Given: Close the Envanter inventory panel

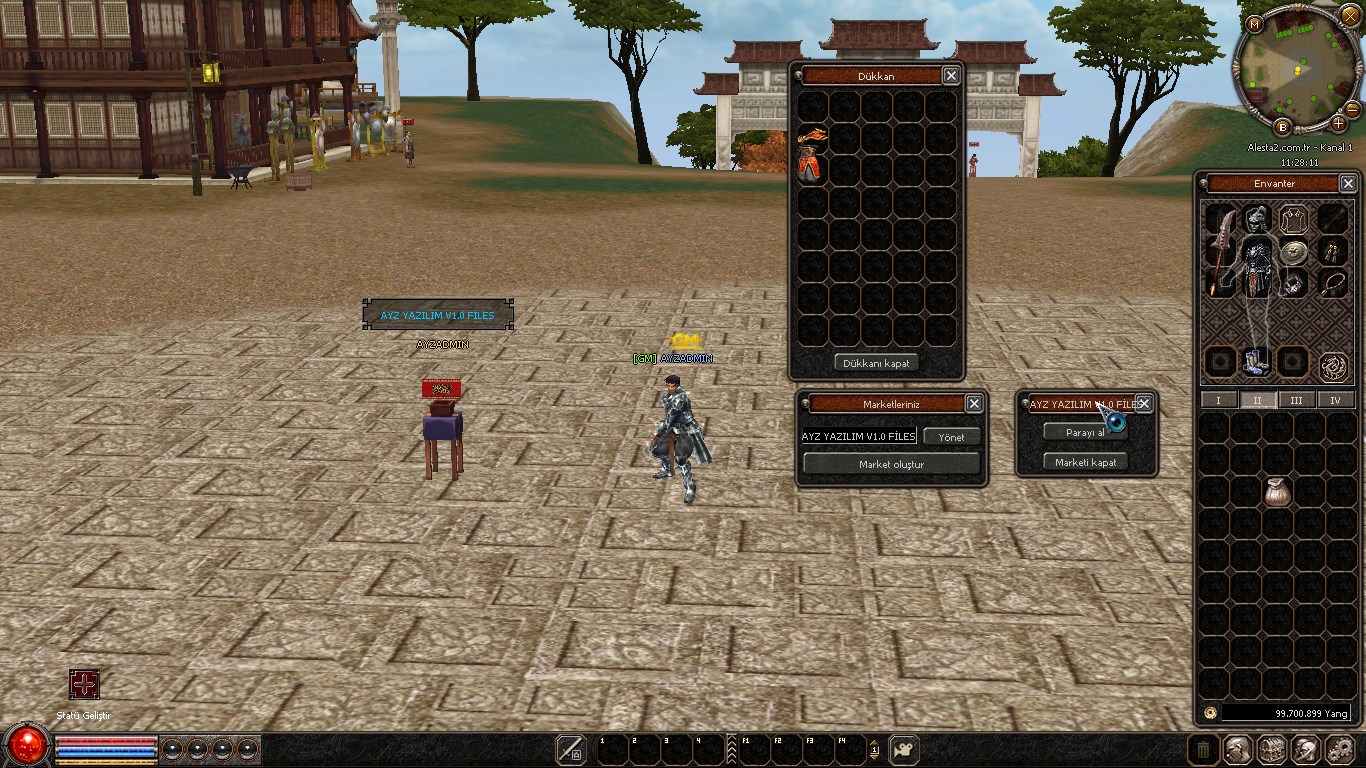Looking at the screenshot, I should point(1348,183).
